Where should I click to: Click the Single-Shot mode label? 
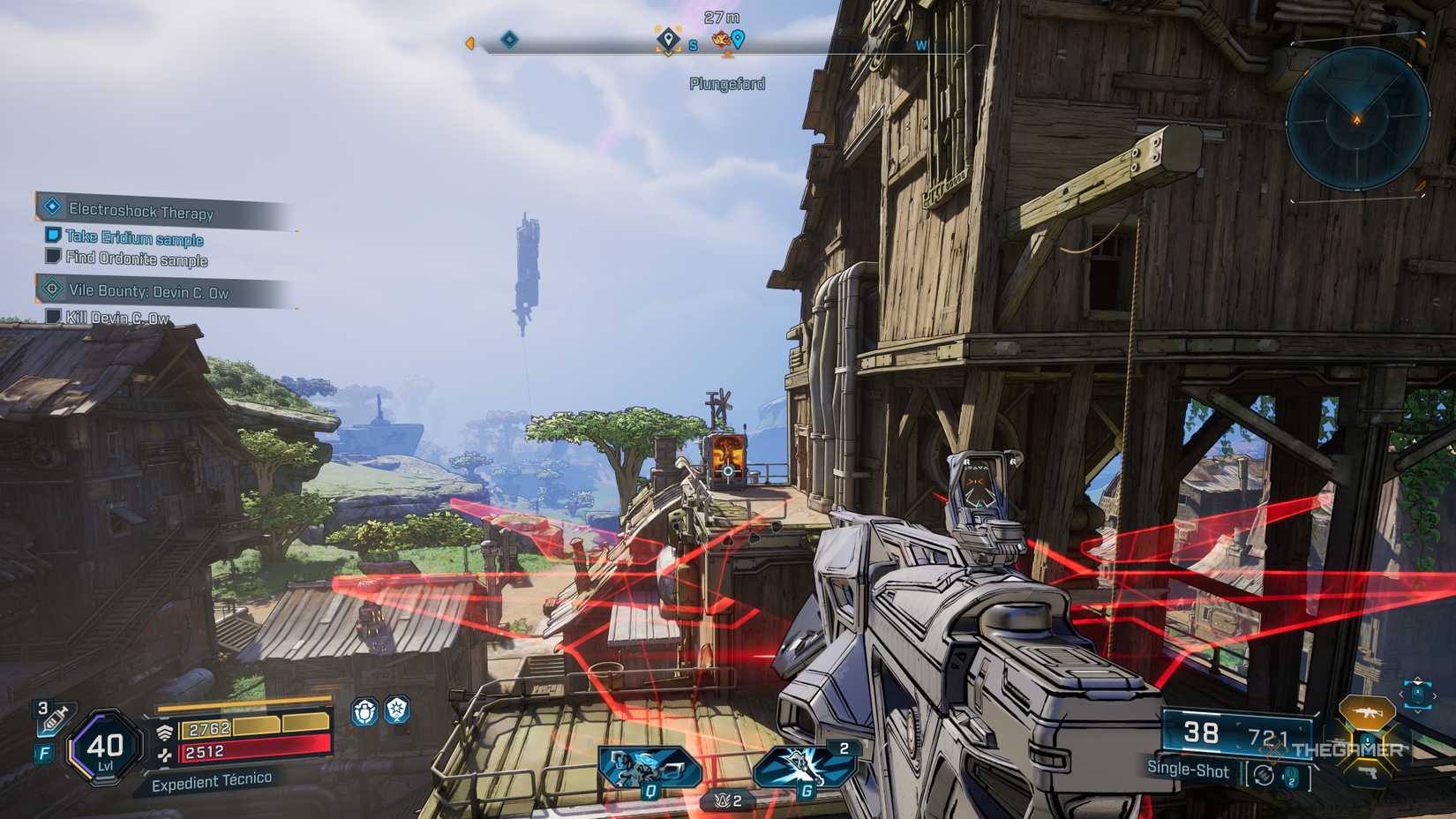coord(1187,769)
